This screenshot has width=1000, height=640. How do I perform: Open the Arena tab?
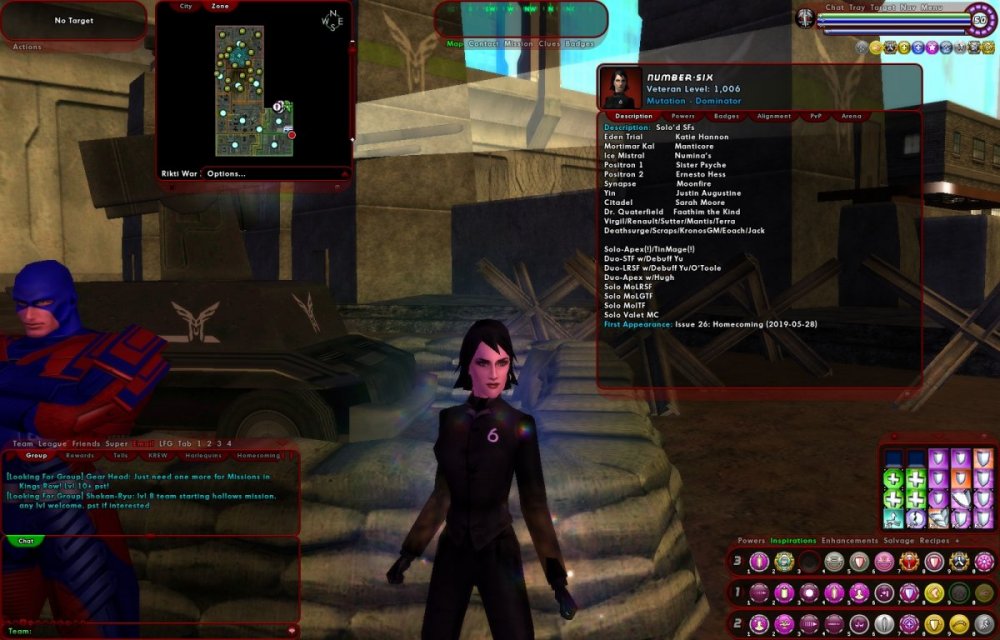coord(852,116)
